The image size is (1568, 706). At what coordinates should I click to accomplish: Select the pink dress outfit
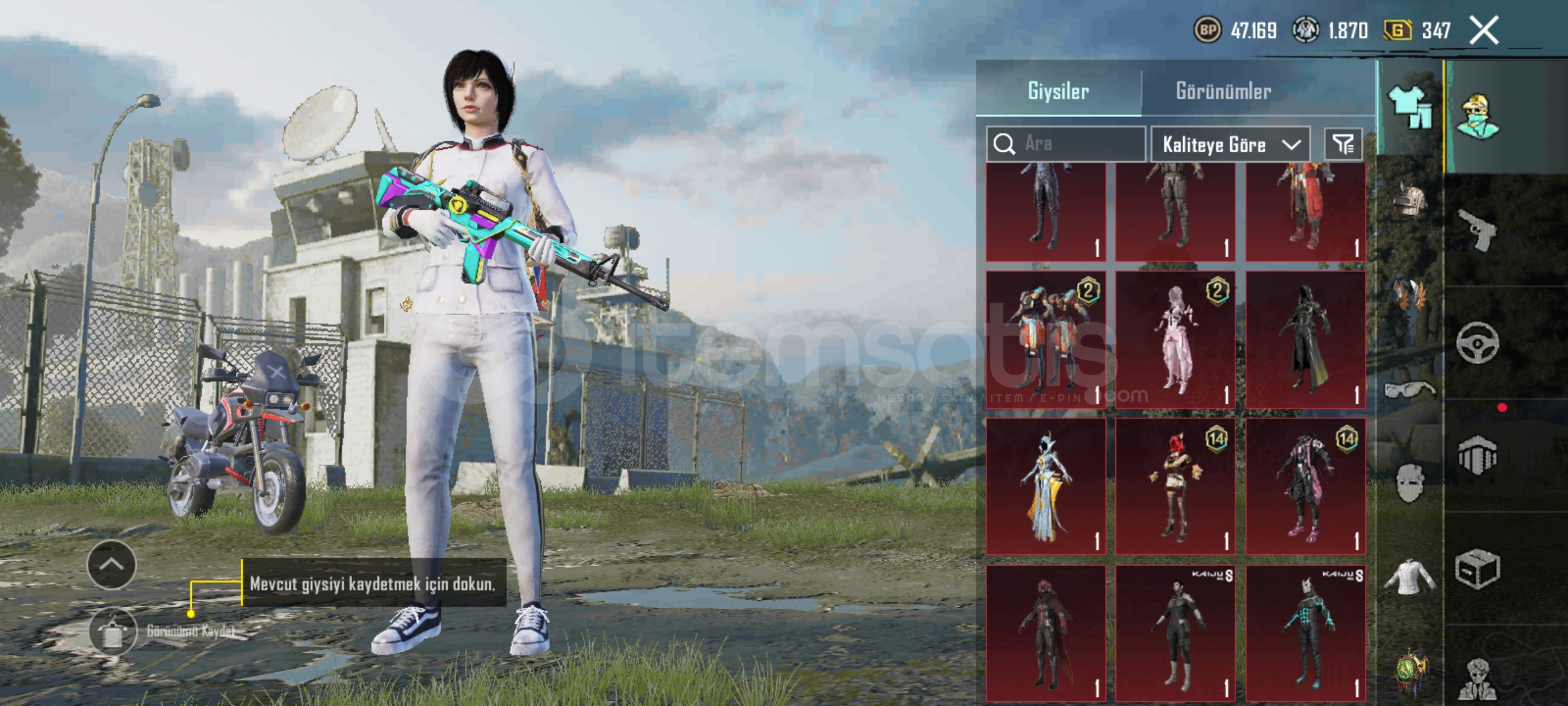tap(1175, 340)
